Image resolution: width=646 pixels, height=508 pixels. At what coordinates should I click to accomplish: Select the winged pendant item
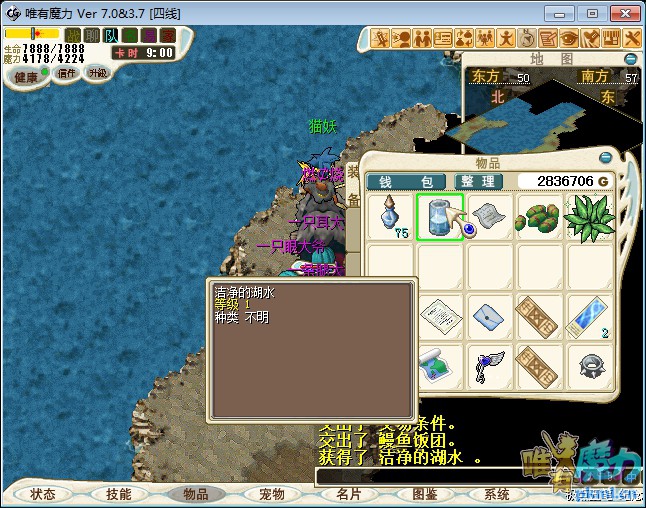click(x=488, y=366)
